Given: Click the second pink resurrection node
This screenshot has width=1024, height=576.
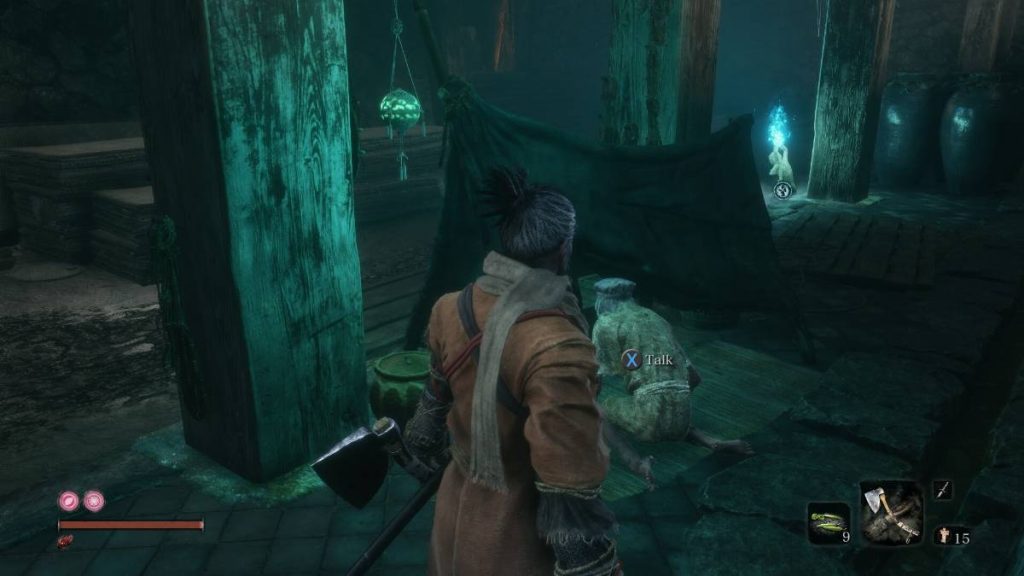Looking at the screenshot, I should coord(93,499).
